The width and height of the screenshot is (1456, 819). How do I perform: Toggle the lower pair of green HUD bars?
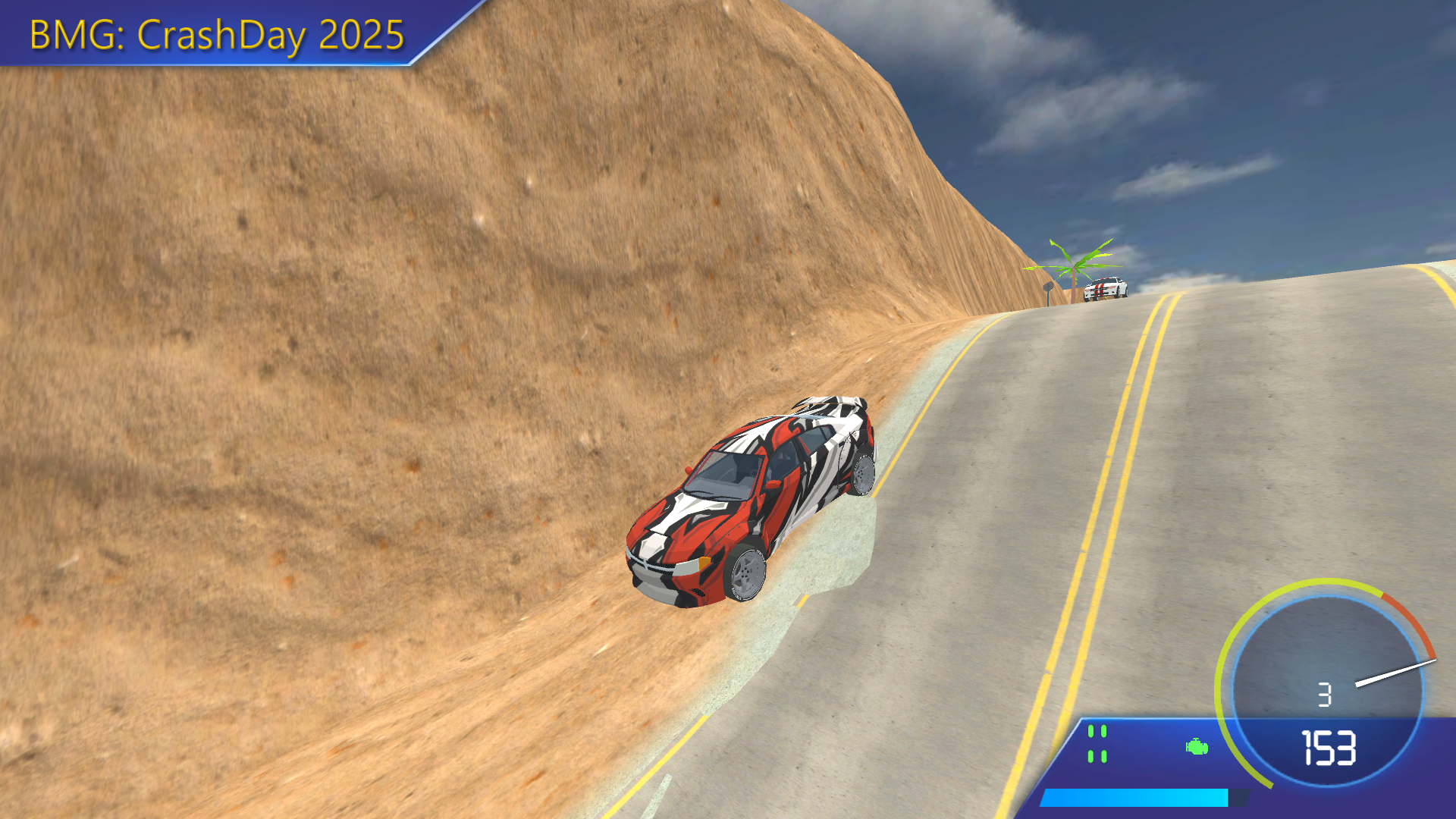[x=1097, y=757]
